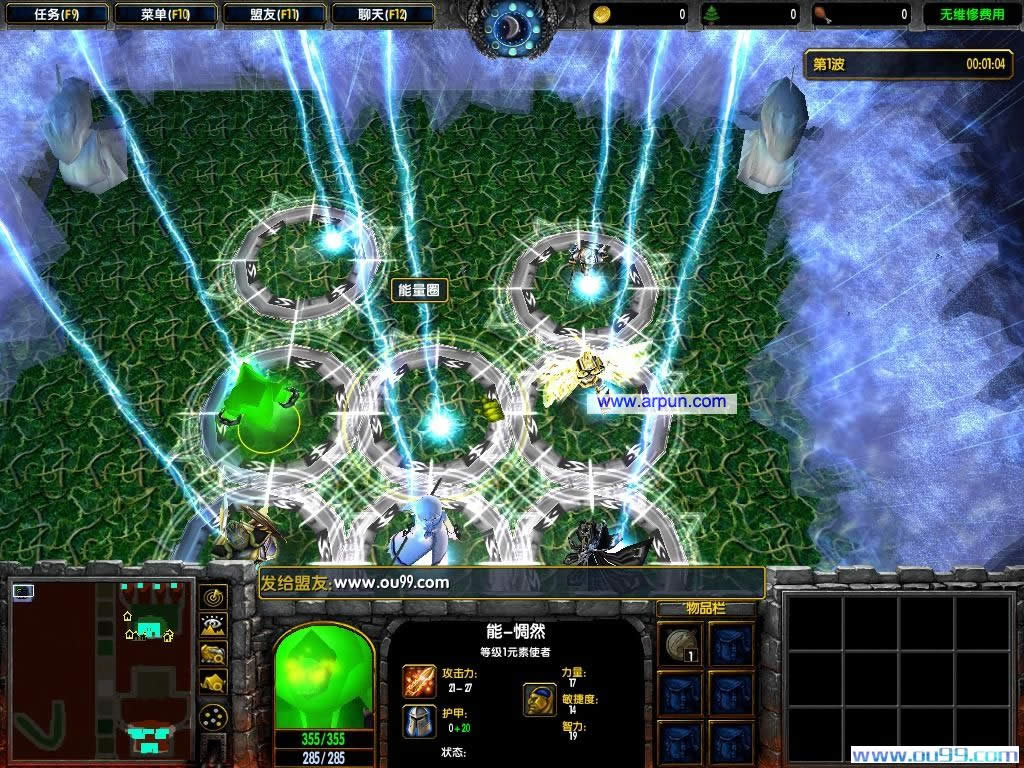Click the formation movement toggle button

(x=213, y=718)
